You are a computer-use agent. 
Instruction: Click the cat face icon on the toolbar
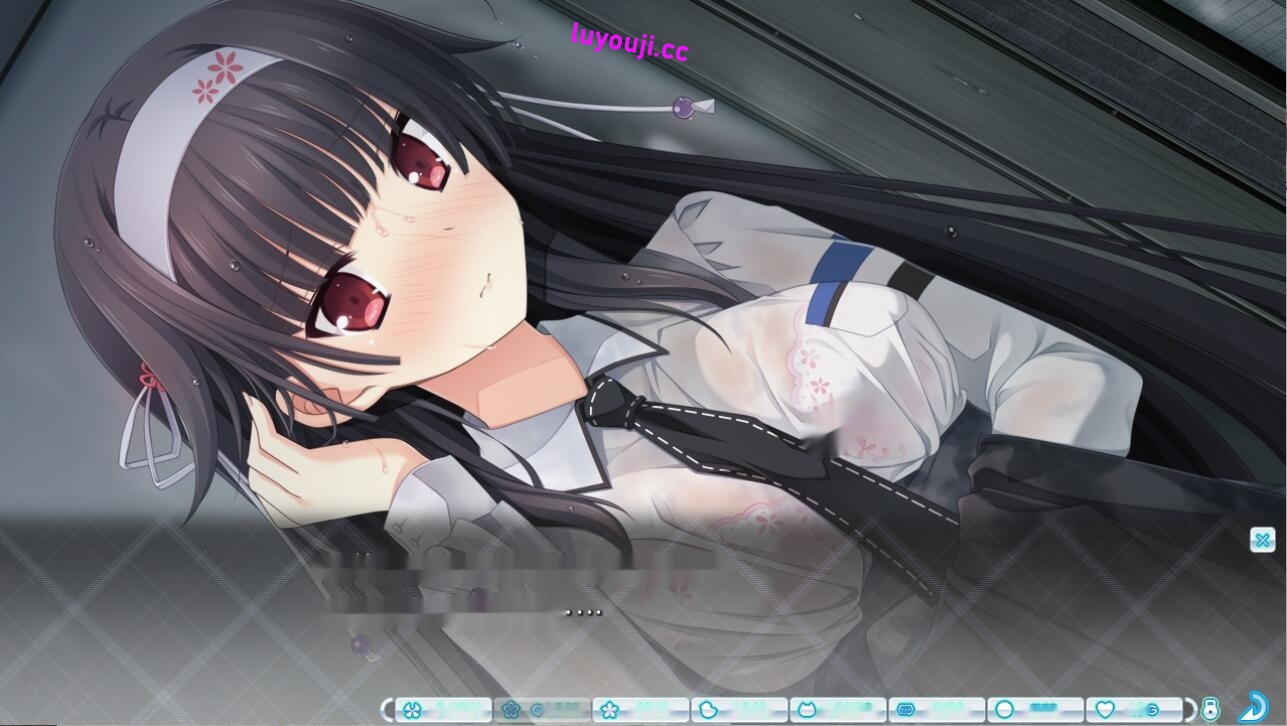(x=809, y=710)
